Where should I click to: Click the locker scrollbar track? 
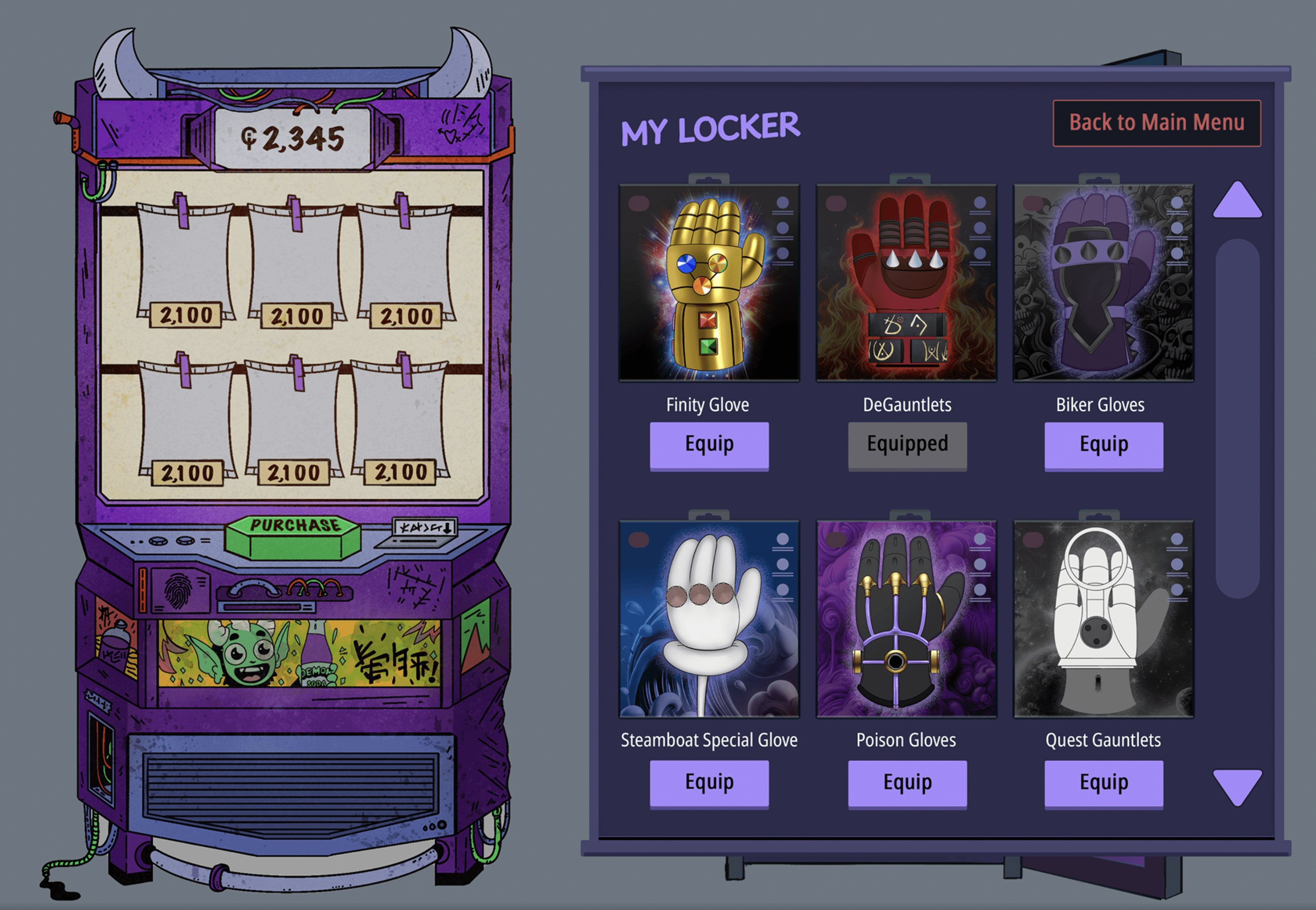pos(1237,418)
